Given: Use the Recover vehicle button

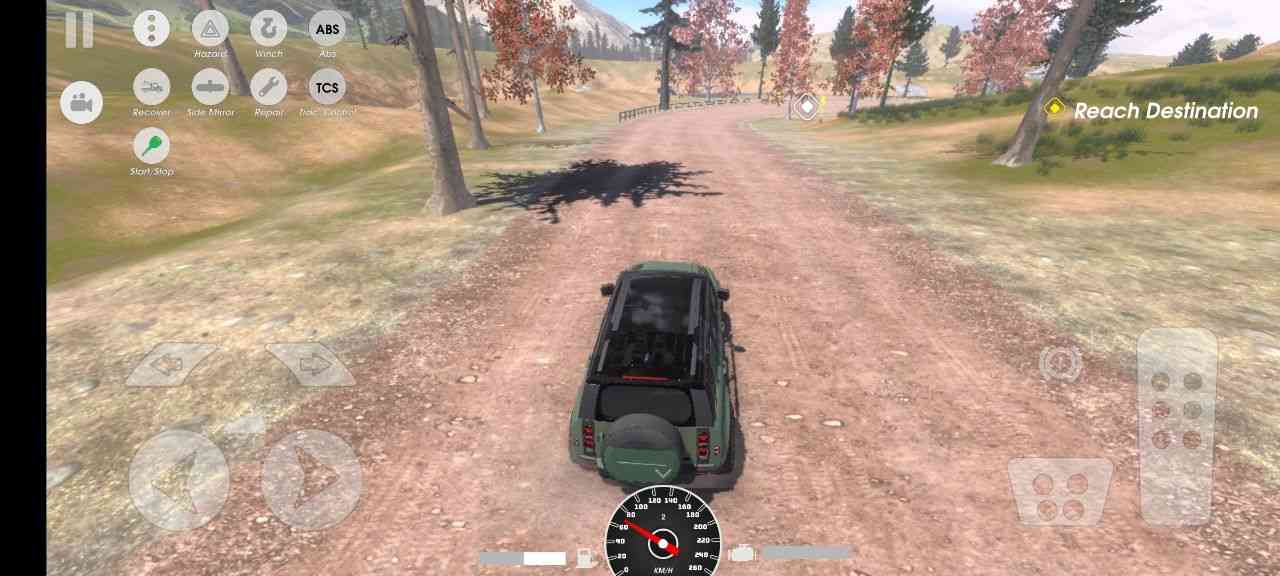Looking at the screenshot, I should [151, 87].
